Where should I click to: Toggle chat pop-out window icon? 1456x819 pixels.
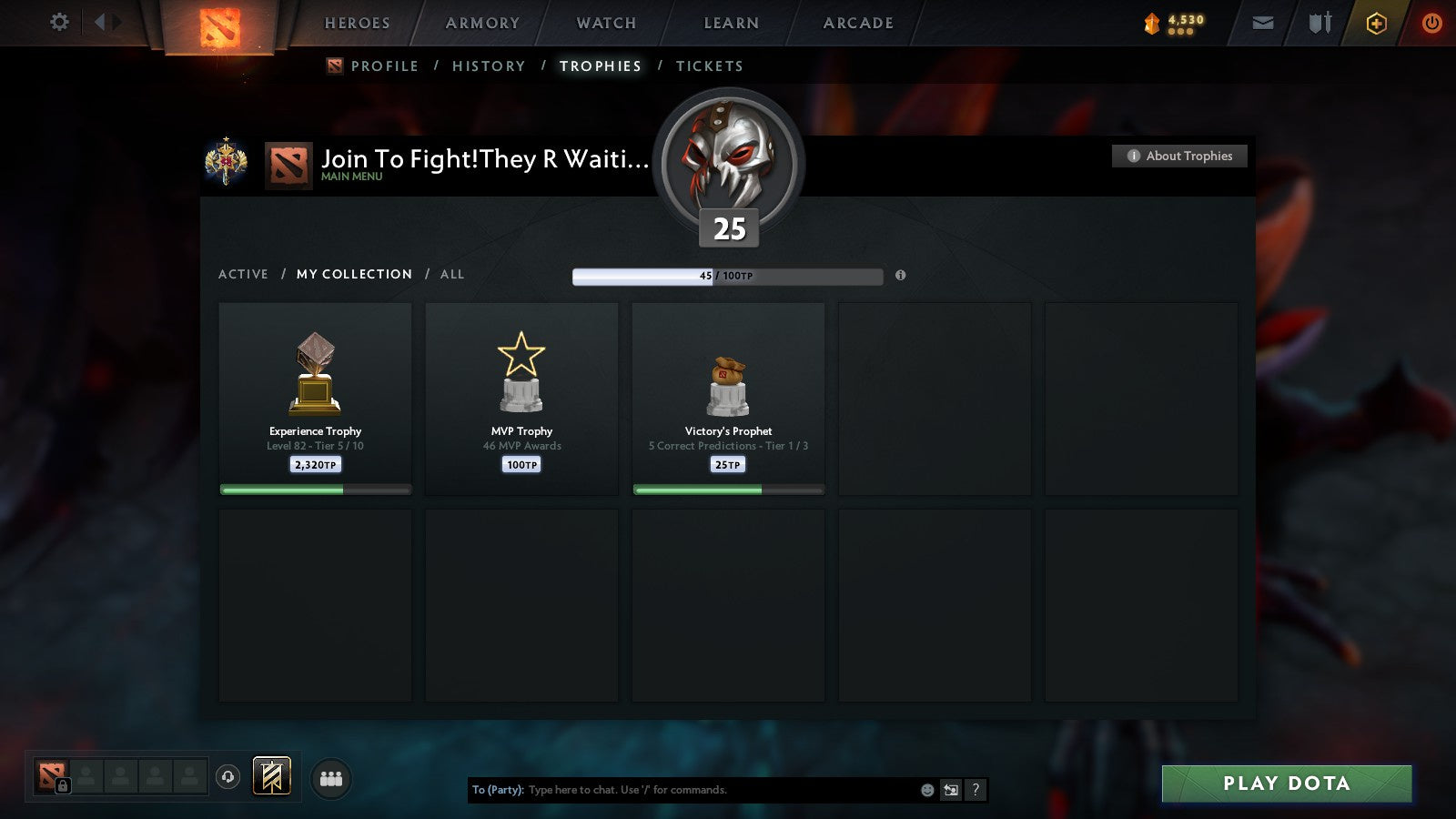pos(952,790)
